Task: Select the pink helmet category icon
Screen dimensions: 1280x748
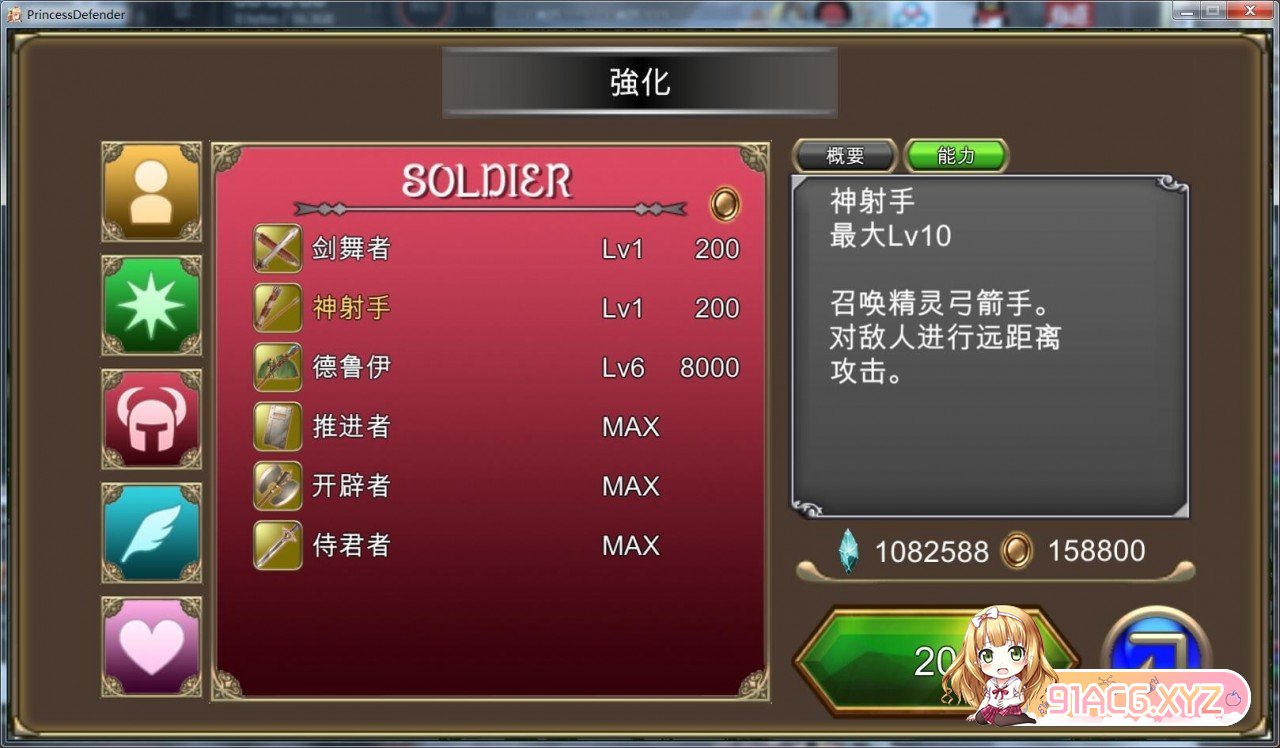Action: pyautogui.click(x=151, y=419)
